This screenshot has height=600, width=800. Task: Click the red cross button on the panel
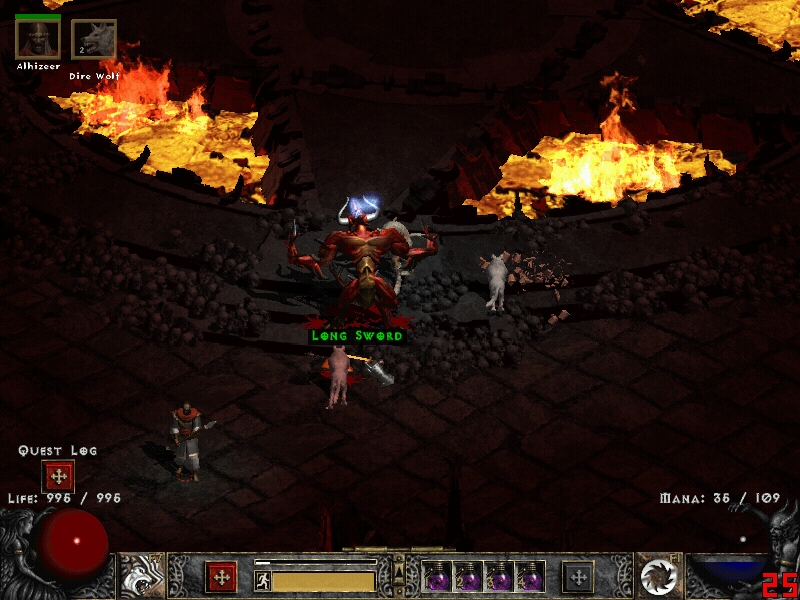(x=221, y=577)
